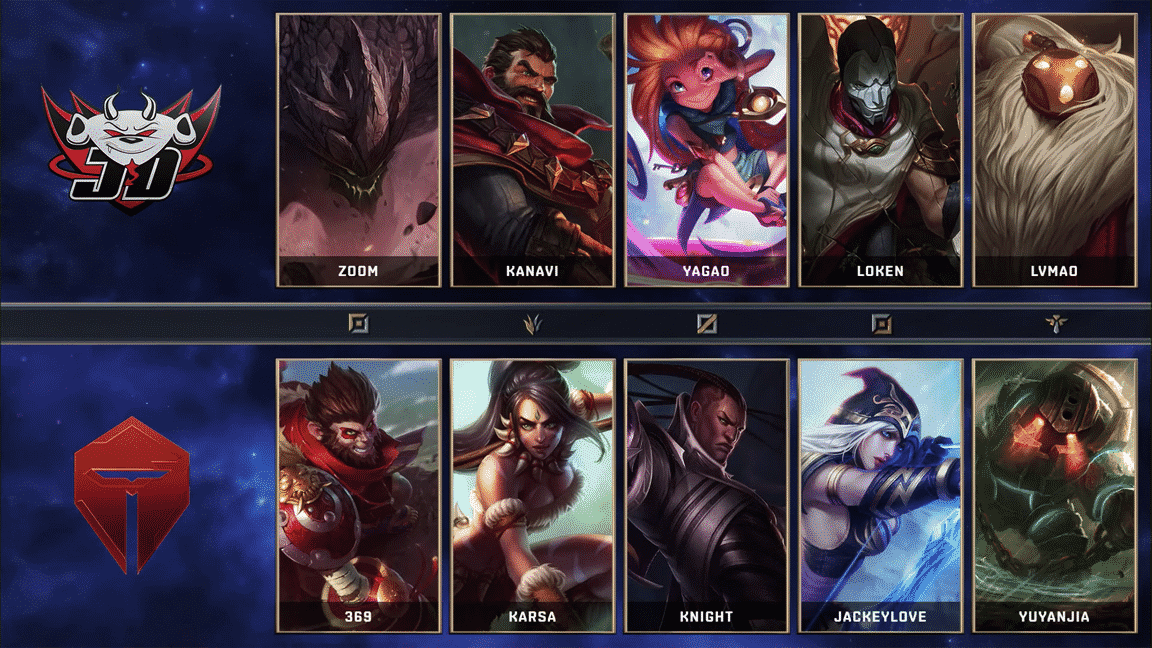Select JACKEYLOVE's Ashe card
This screenshot has width=1152, height=648.
(880, 495)
